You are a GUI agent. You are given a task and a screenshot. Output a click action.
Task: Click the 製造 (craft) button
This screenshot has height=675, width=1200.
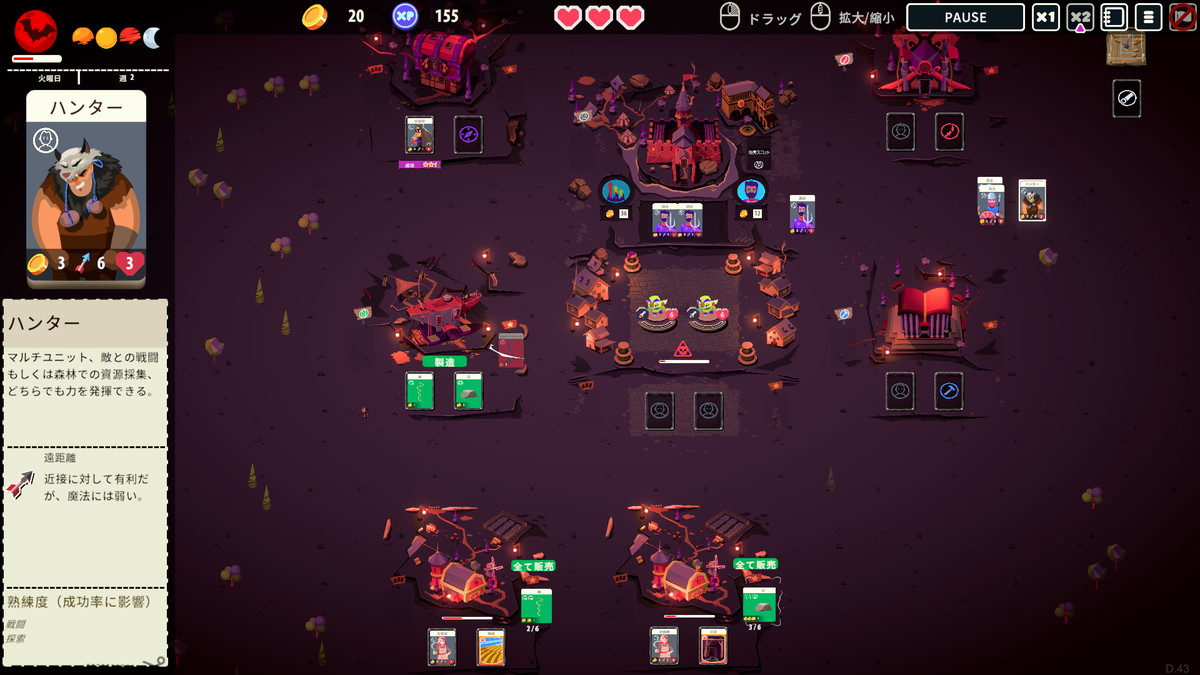(x=444, y=361)
